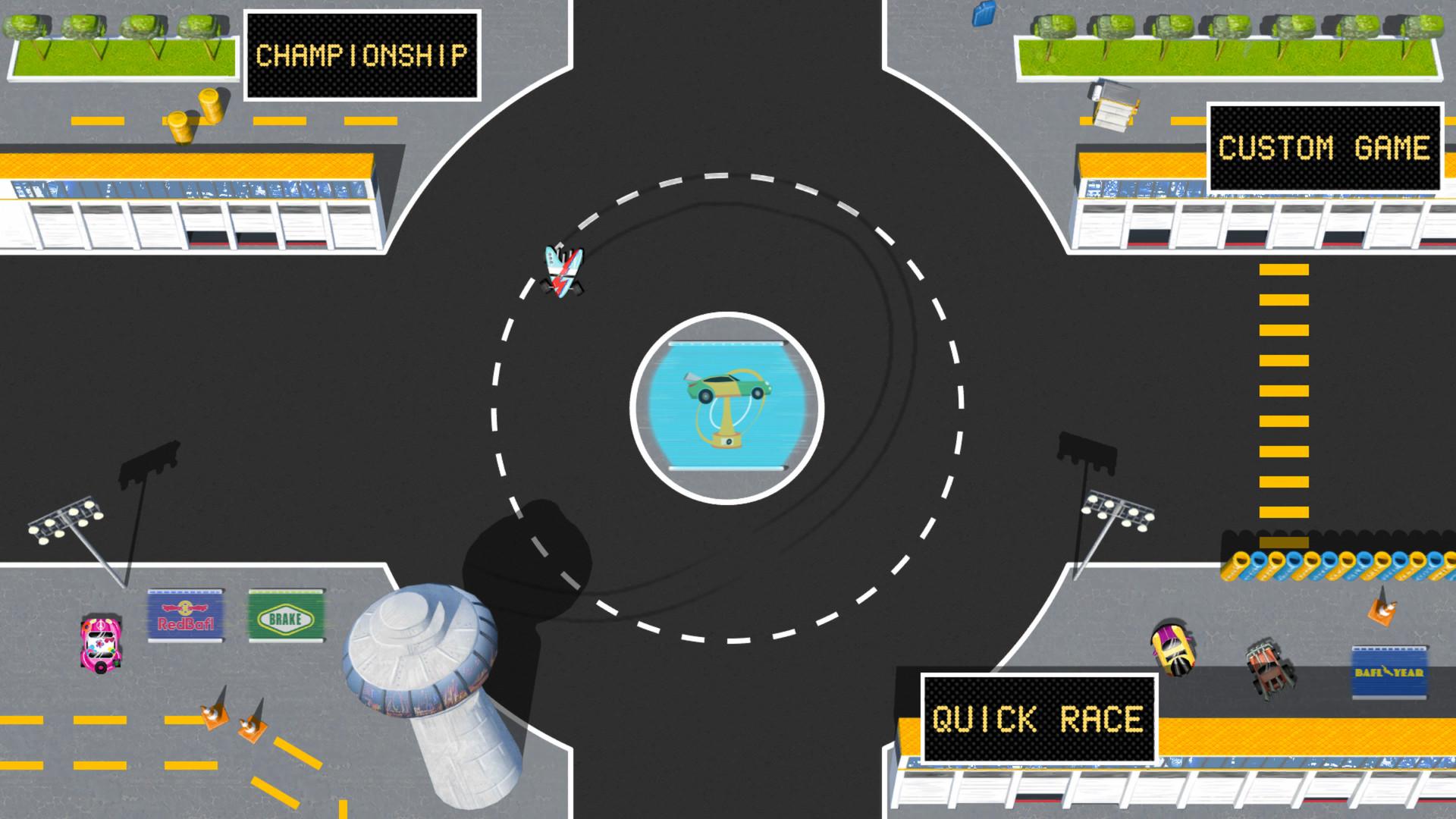Click the RedBafl advertising billboard
The height and width of the screenshot is (819, 1456).
[184, 616]
